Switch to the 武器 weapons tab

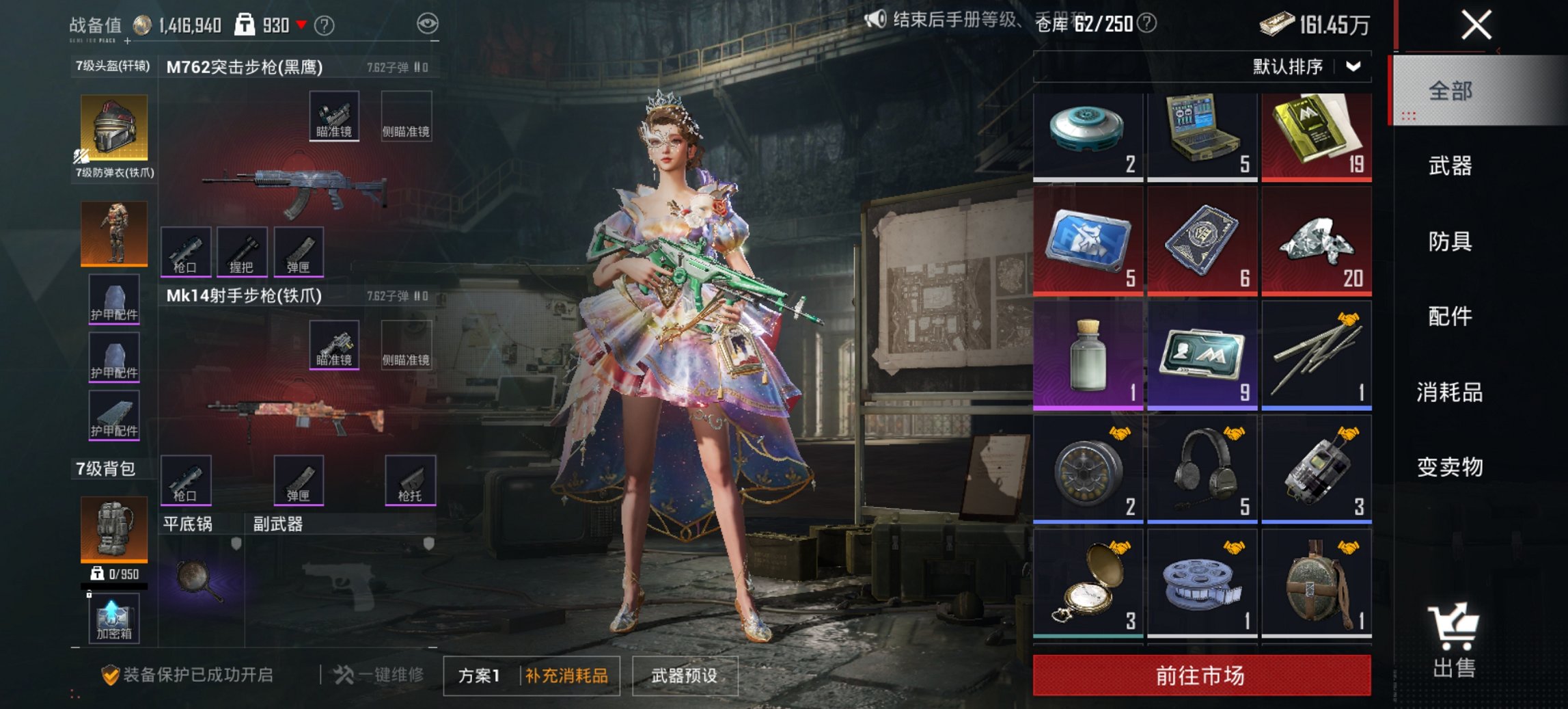1451,166
